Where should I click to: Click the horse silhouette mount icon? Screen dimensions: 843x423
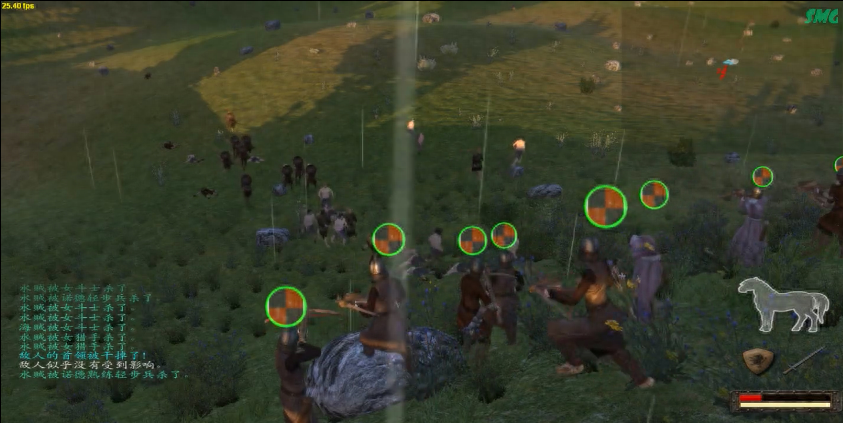(x=783, y=304)
